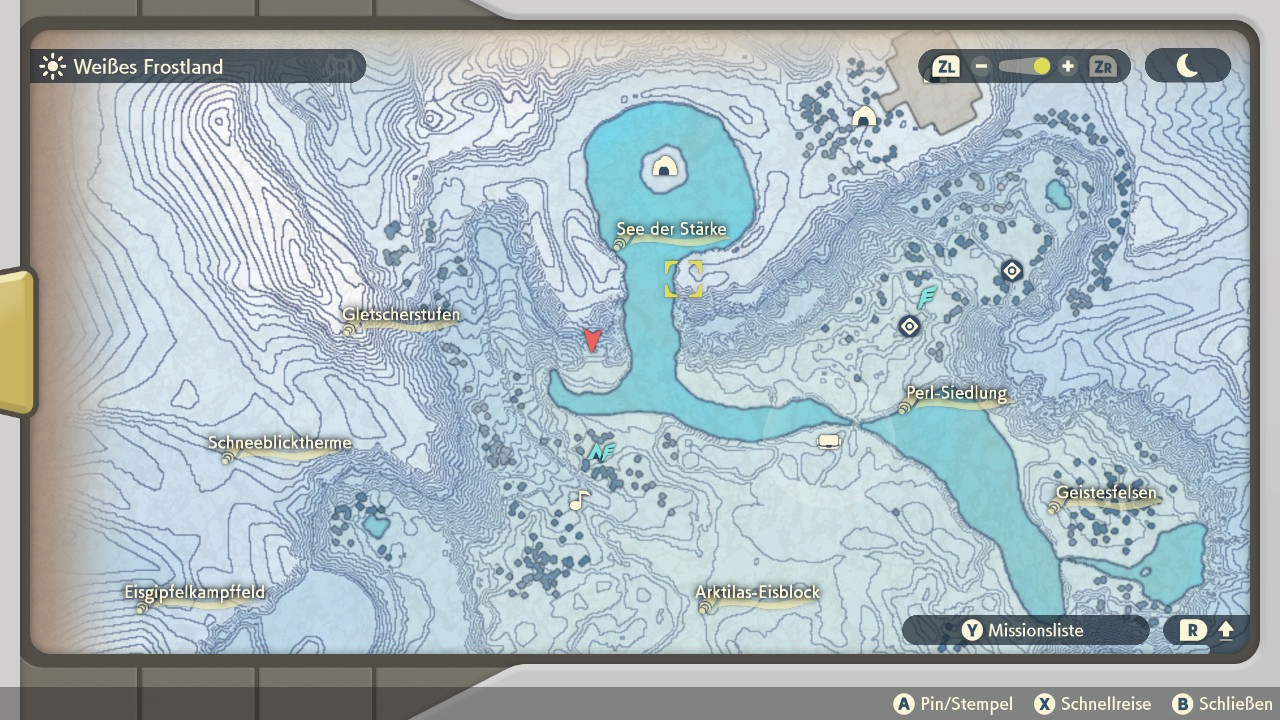Zoom out with the minus button
This screenshot has width=1280, height=720.
[981, 67]
